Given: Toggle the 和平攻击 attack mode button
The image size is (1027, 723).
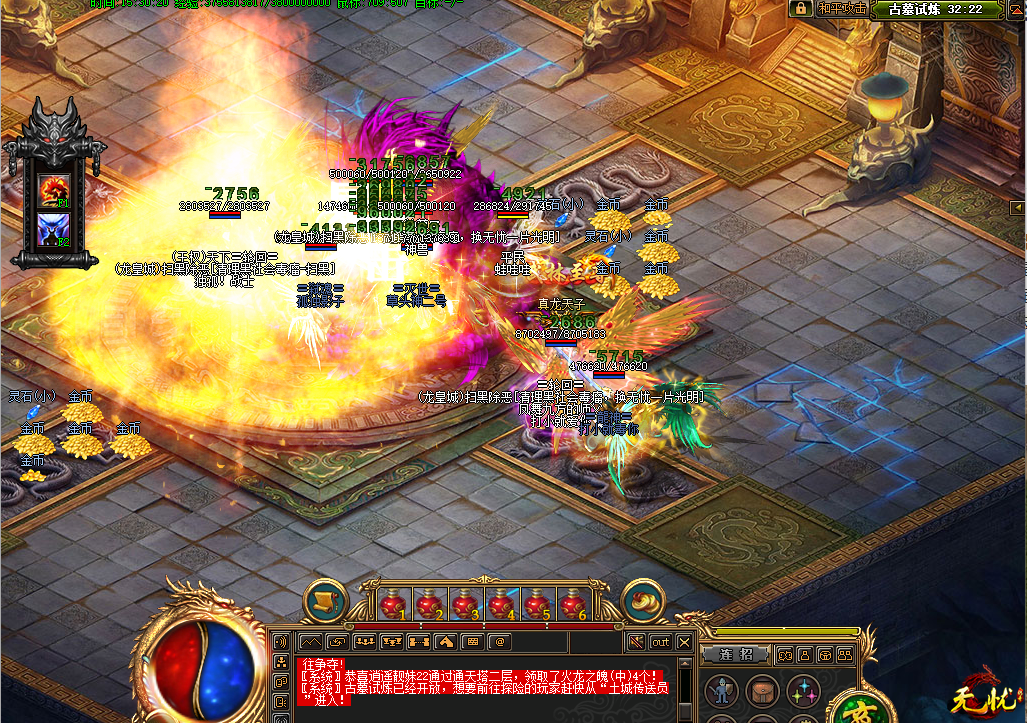Looking at the screenshot, I should click(x=841, y=8).
